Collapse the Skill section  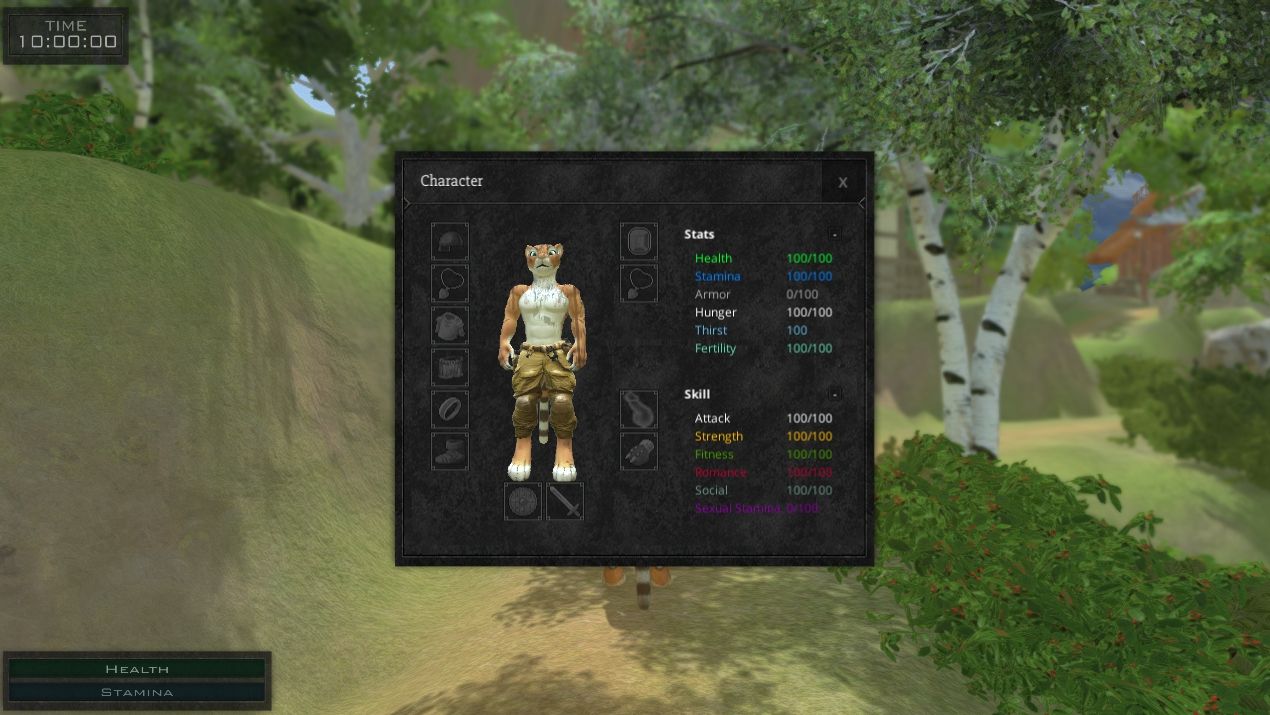click(834, 394)
